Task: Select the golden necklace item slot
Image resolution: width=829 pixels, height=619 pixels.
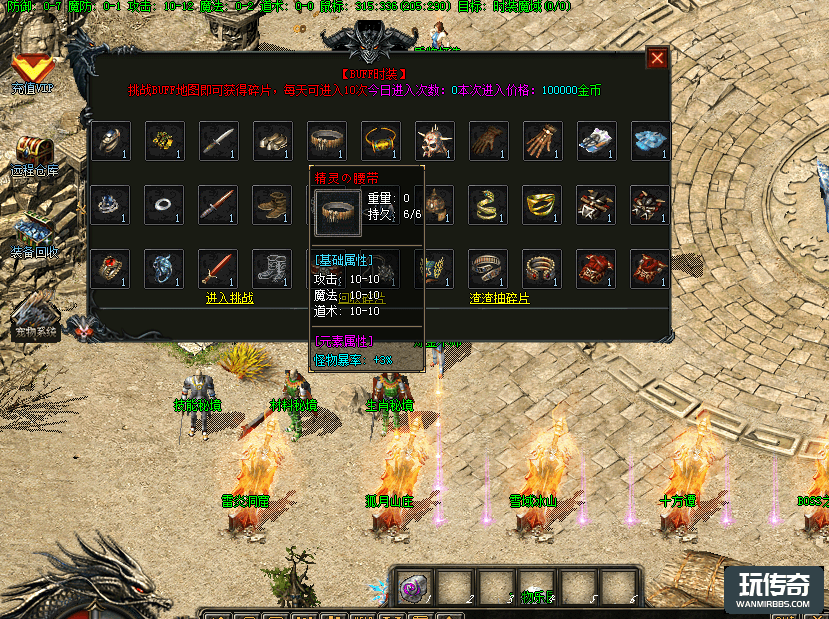Action: (x=380, y=141)
